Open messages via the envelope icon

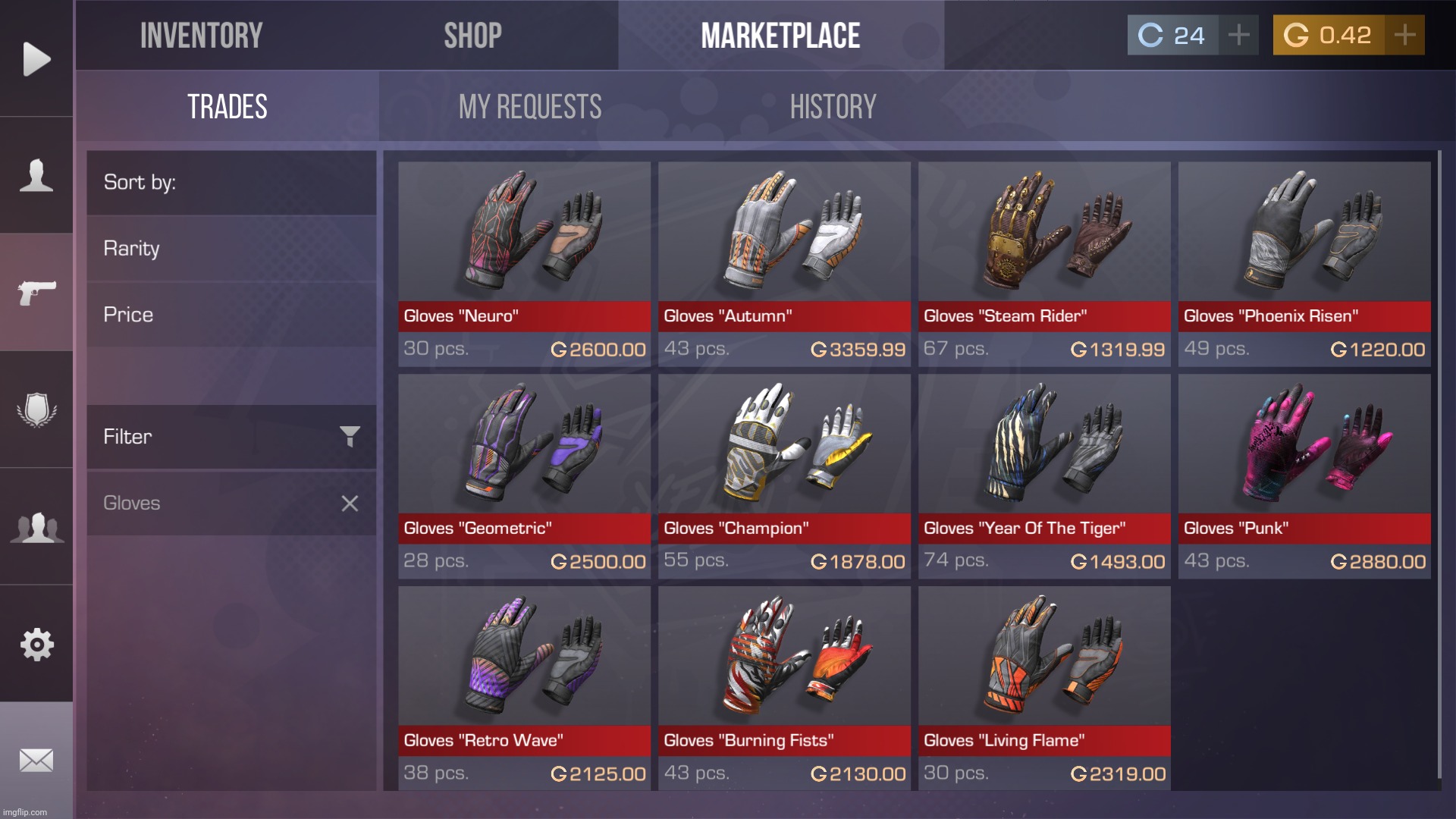click(36, 761)
